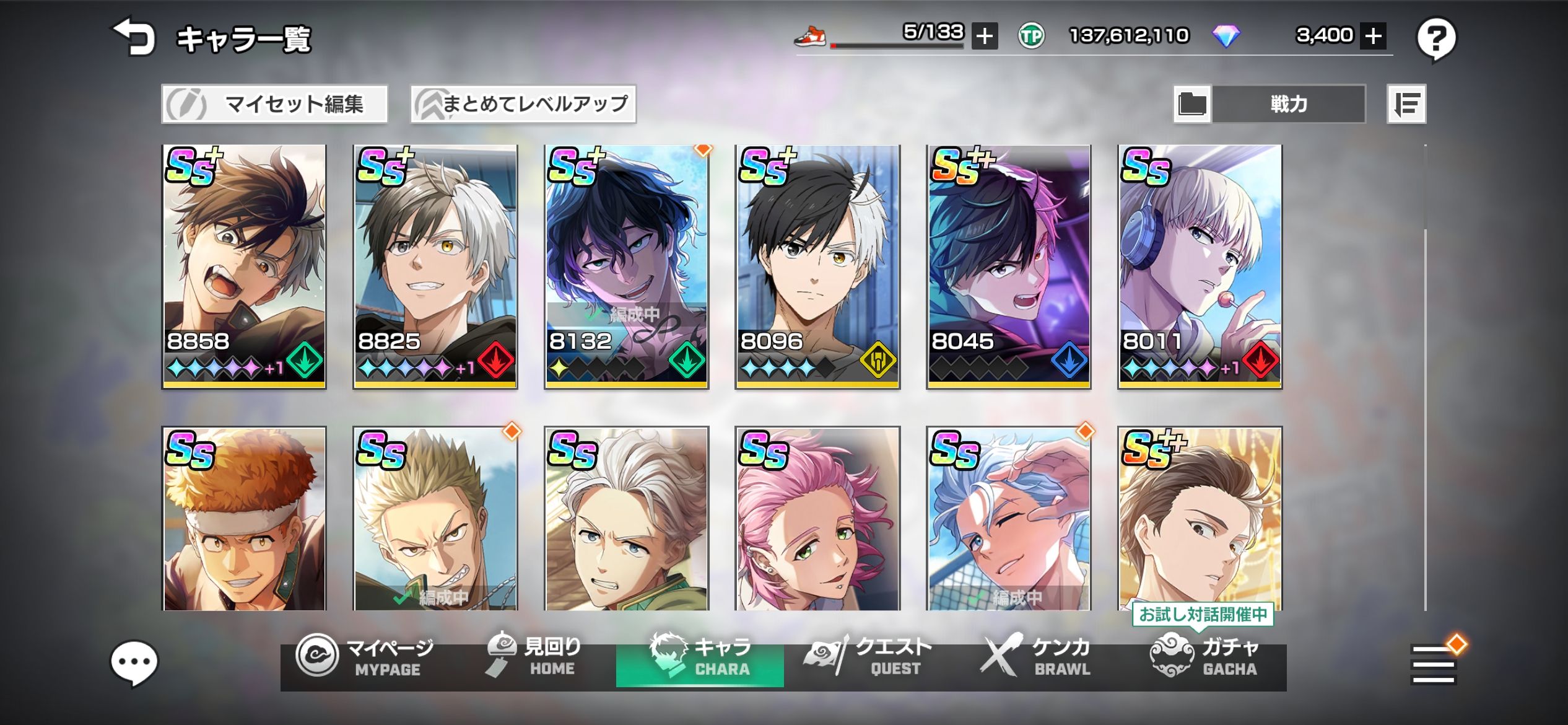Choose the headphone character card 8011
Image resolution: width=1568 pixels, height=725 pixels.
tap(1200, 266)
